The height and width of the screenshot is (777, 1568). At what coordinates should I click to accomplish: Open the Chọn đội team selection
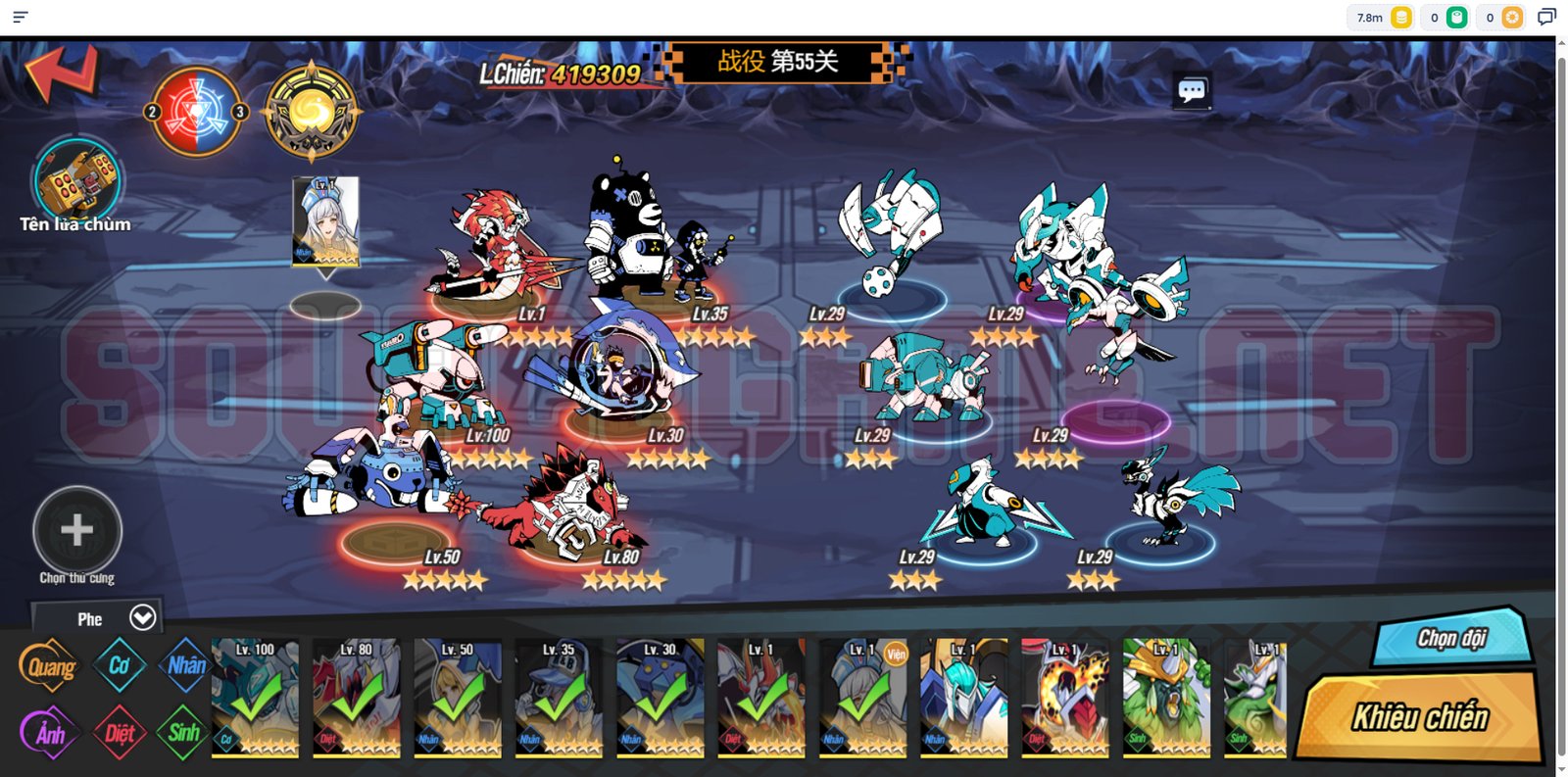tap(1452, 639)
